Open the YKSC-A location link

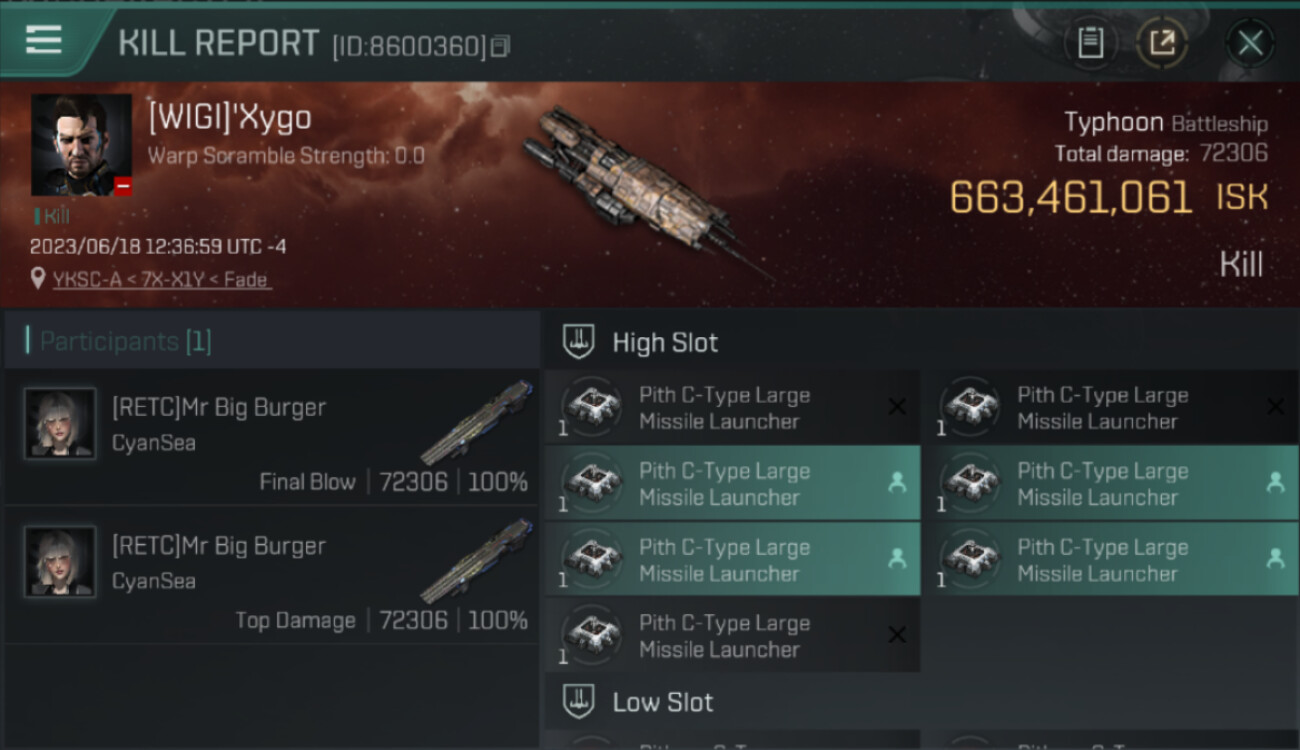(x=161, y=280)
